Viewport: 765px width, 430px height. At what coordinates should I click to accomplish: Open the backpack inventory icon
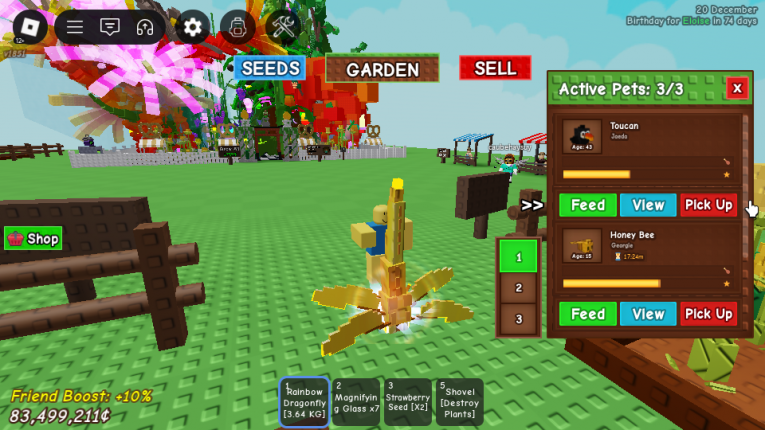coord(237,27)
